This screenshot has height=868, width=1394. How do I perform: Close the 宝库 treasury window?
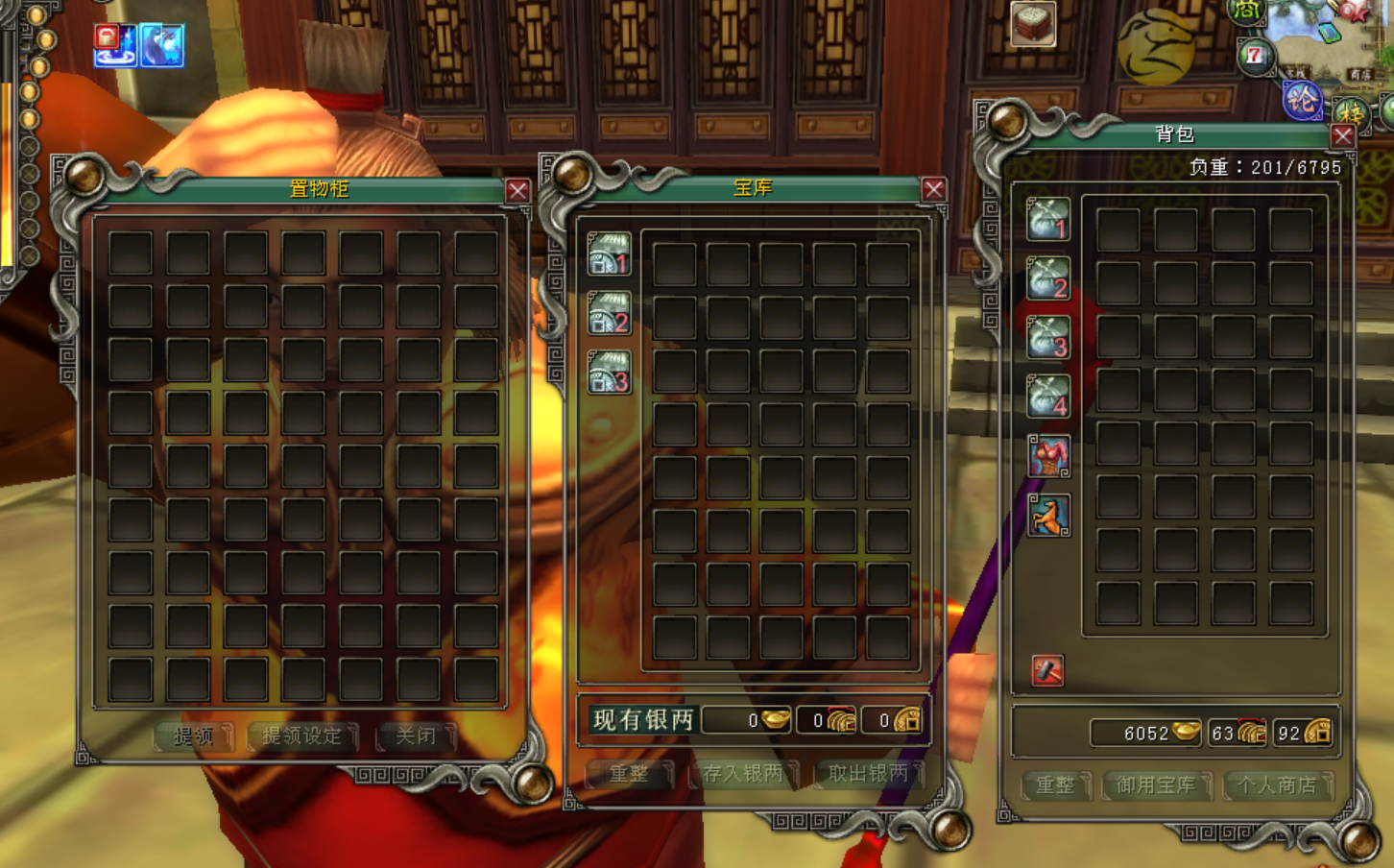[933, 189]
